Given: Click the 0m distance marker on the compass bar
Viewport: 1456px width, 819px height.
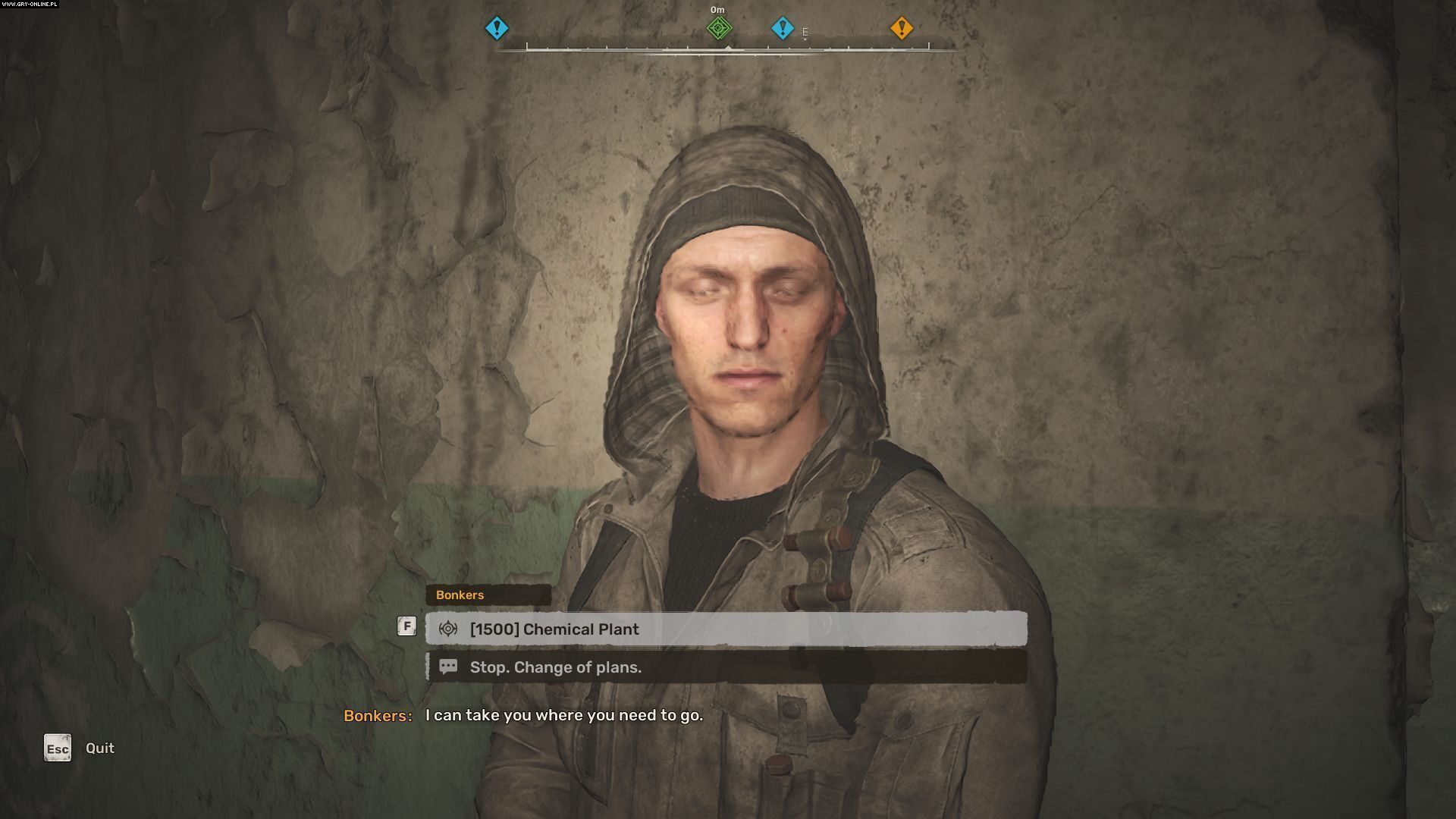Looking at the screenshot, I should (717, 10).
